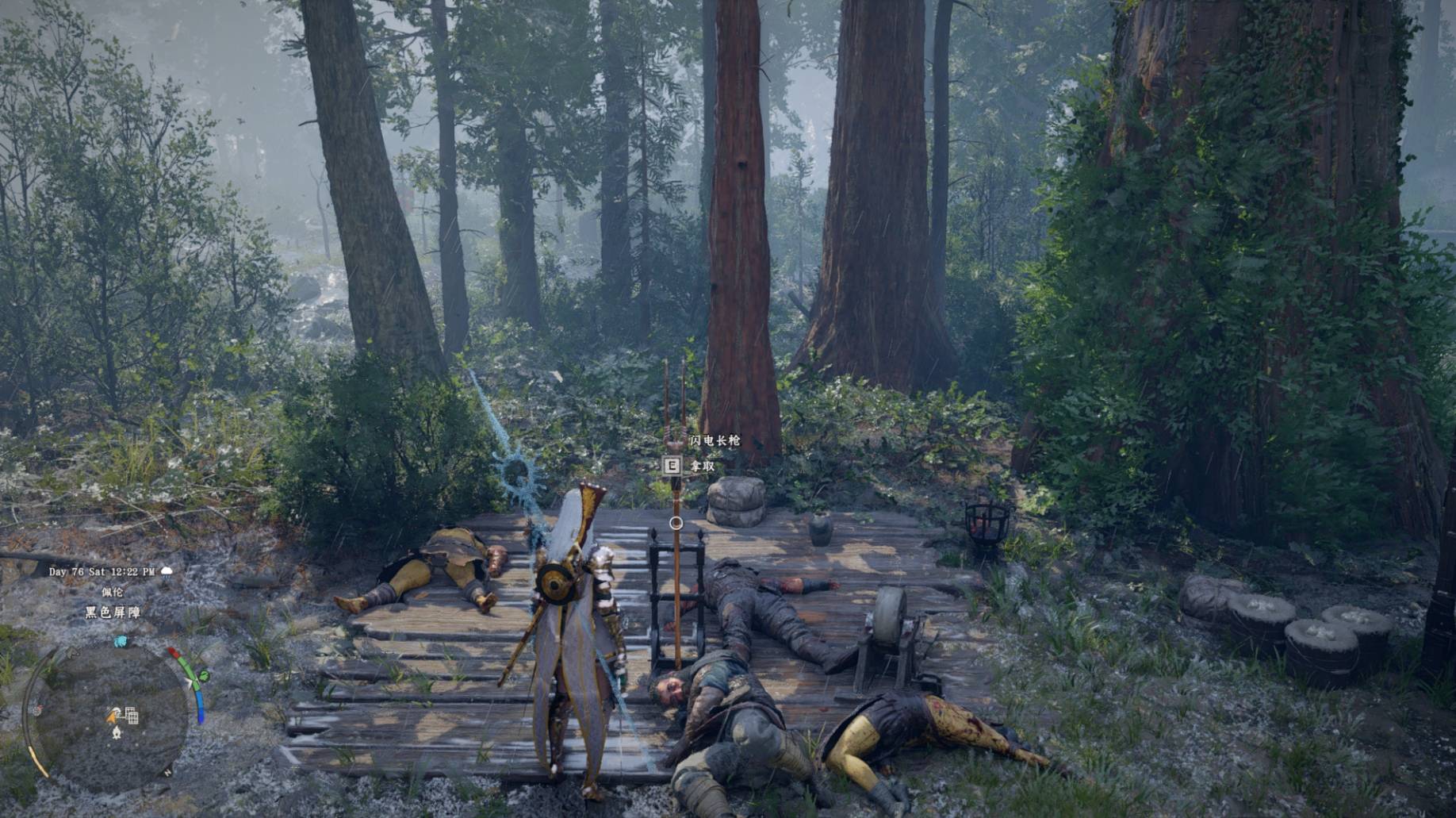
Task: Select the campfire marker on the minimap
Action: pos(117,732)
